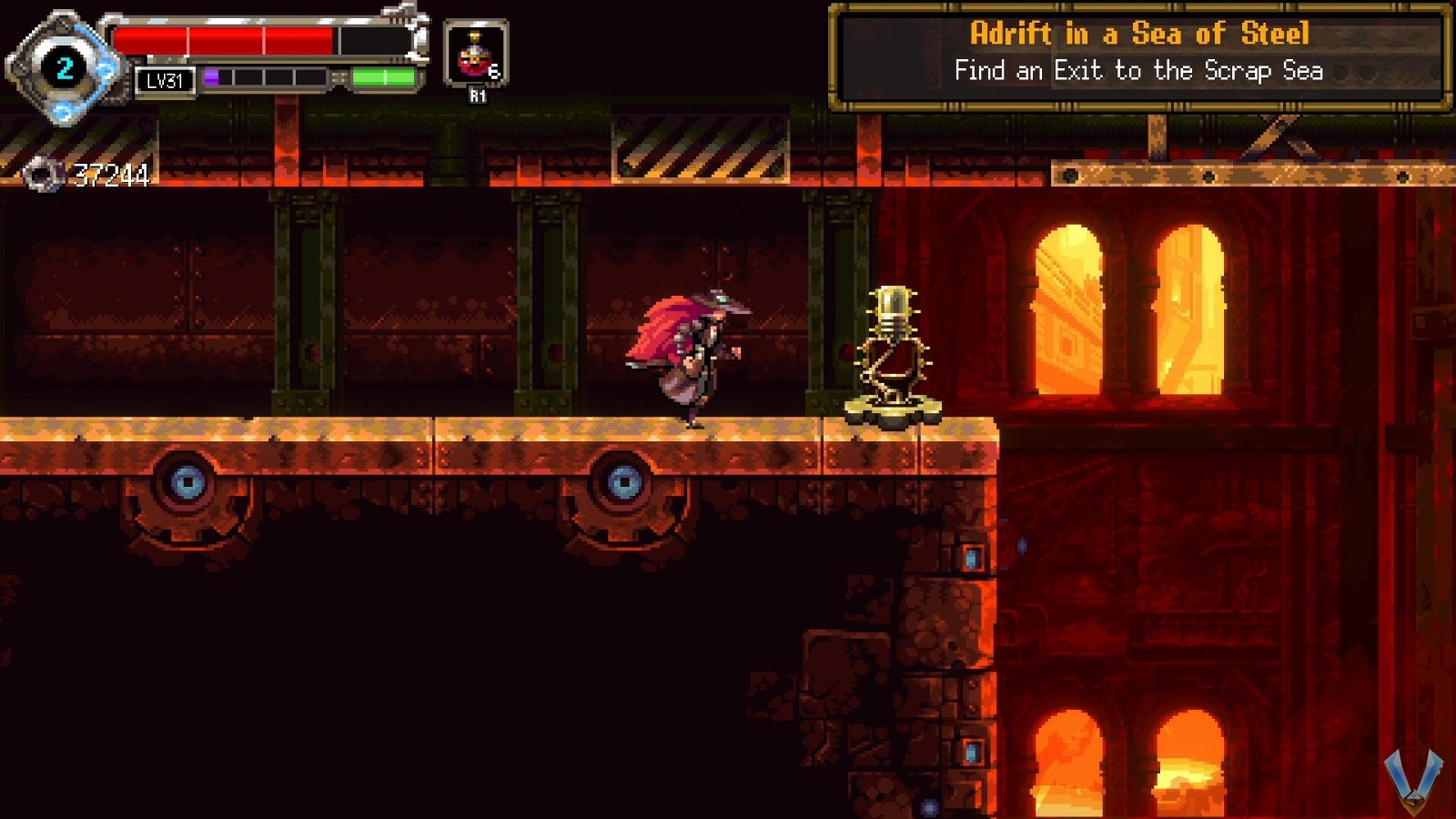This screenshot has height=819, width=1456.
Task: Click the small blue wall light below the ledge
Action: coord(971,560)
